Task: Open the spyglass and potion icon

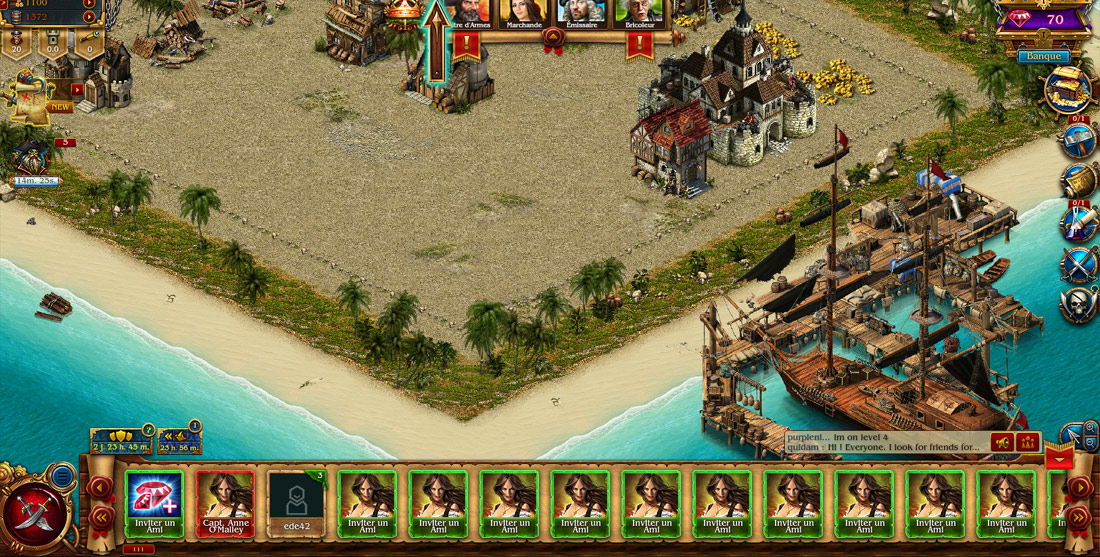Action: (x=1080, y=224)
